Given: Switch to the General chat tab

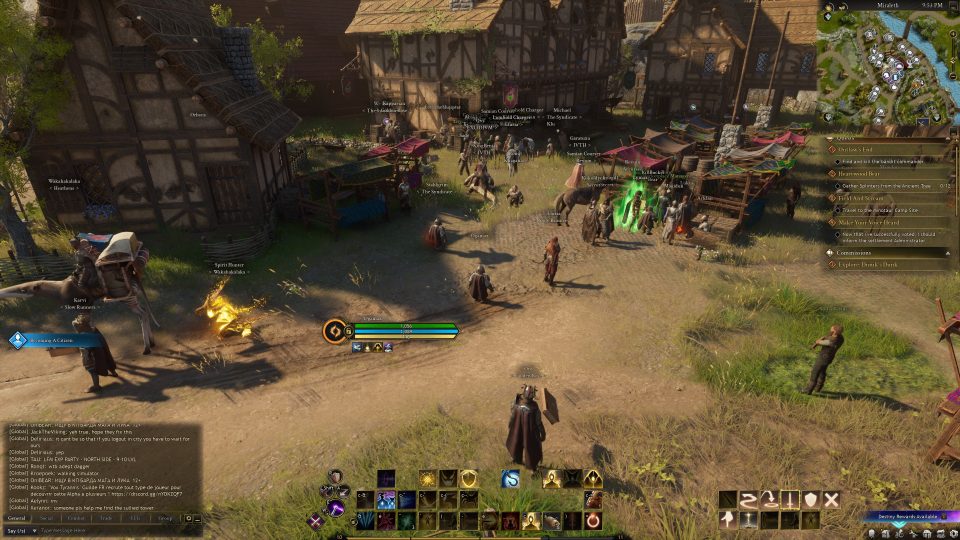Looking at the screenshot, I should tap(17, 518).
